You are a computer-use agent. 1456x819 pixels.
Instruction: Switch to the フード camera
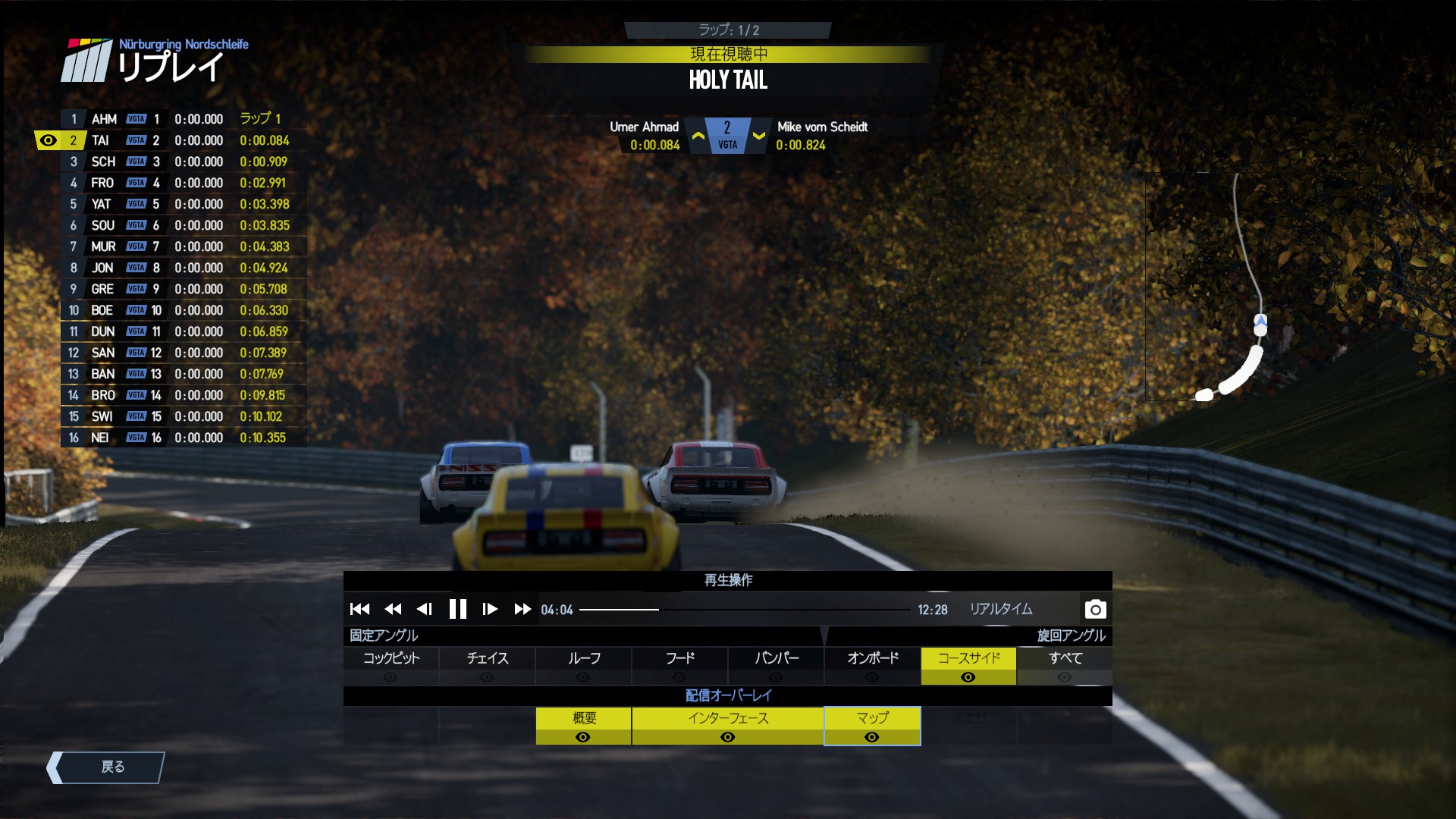679,665
